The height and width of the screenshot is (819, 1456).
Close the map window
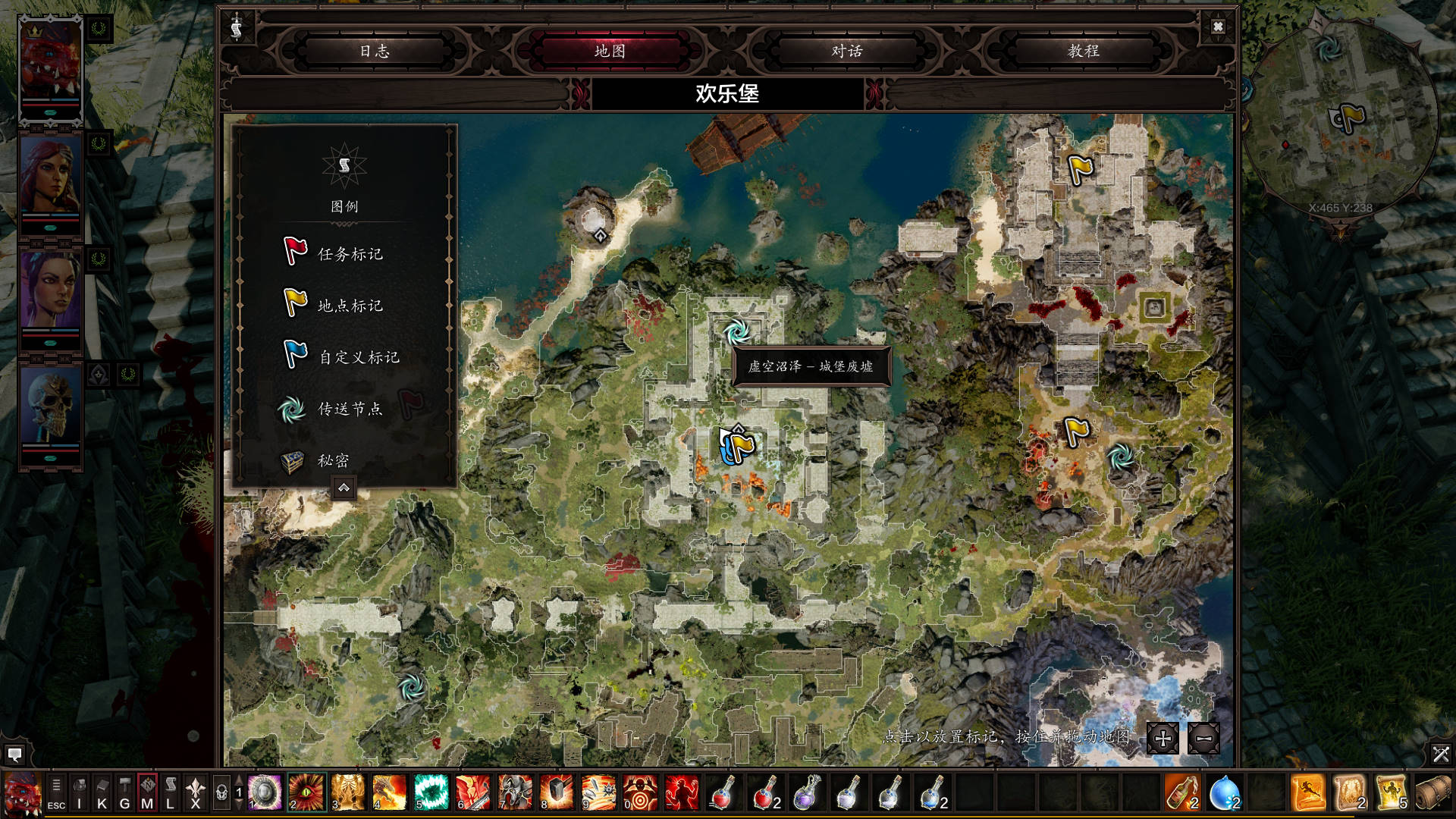(1218, 27)
